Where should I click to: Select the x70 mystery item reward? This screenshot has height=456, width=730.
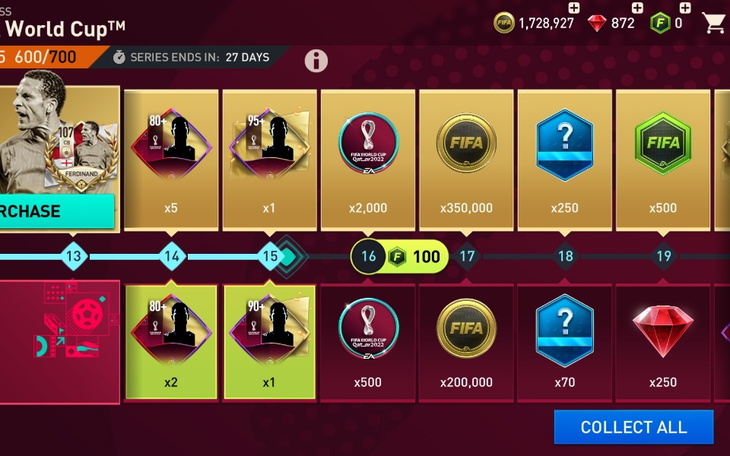tap(565, 341)
